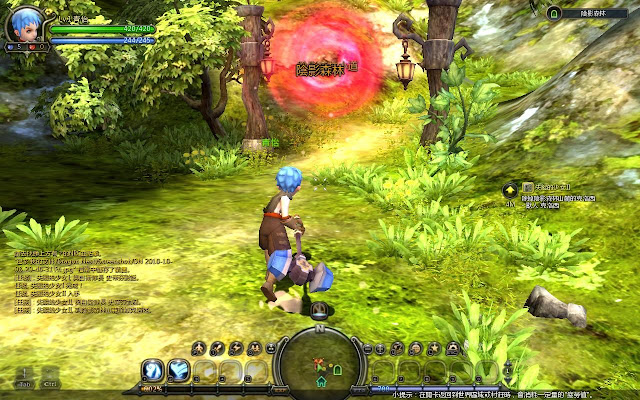
Task: Open the character figure menu icon
Action: coord(198,348)
